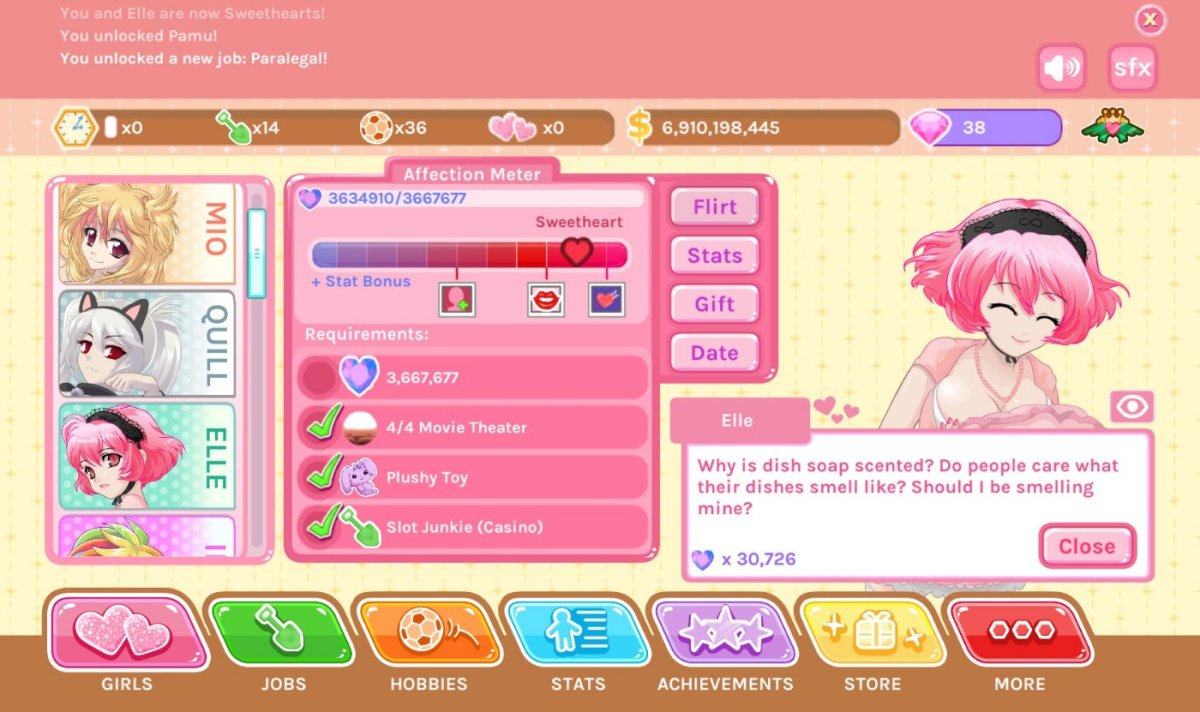1200x712 pixels.
Task: Open the Girls tab
Action: click(127, 633)
